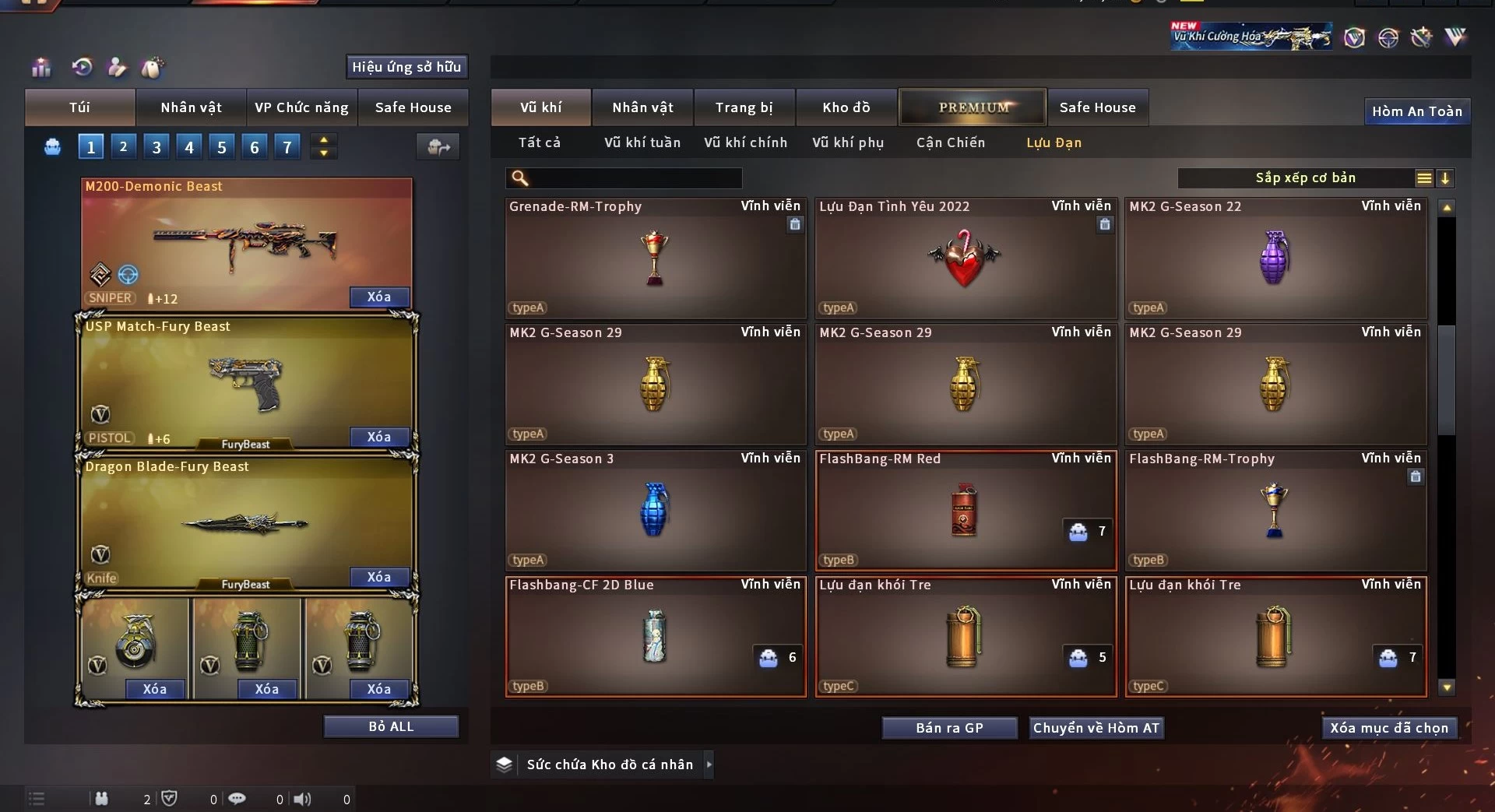This screenshot has width=1495, height=812.
Task: Open the Trang bị tab
Action: pyautogui.click(x=744, y=107)
